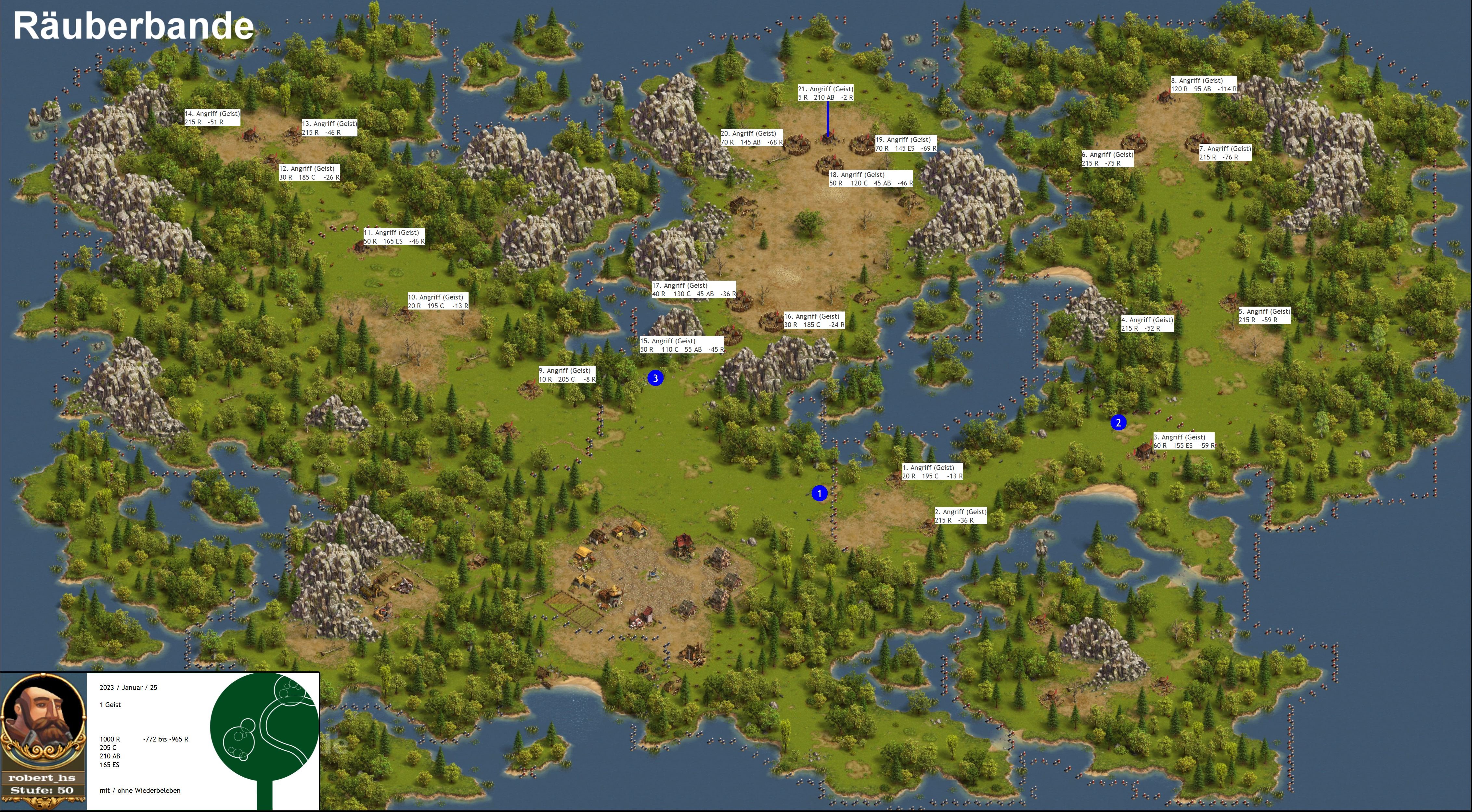Select the '12. Angriff (Geist)' label

tap(309, 172)
